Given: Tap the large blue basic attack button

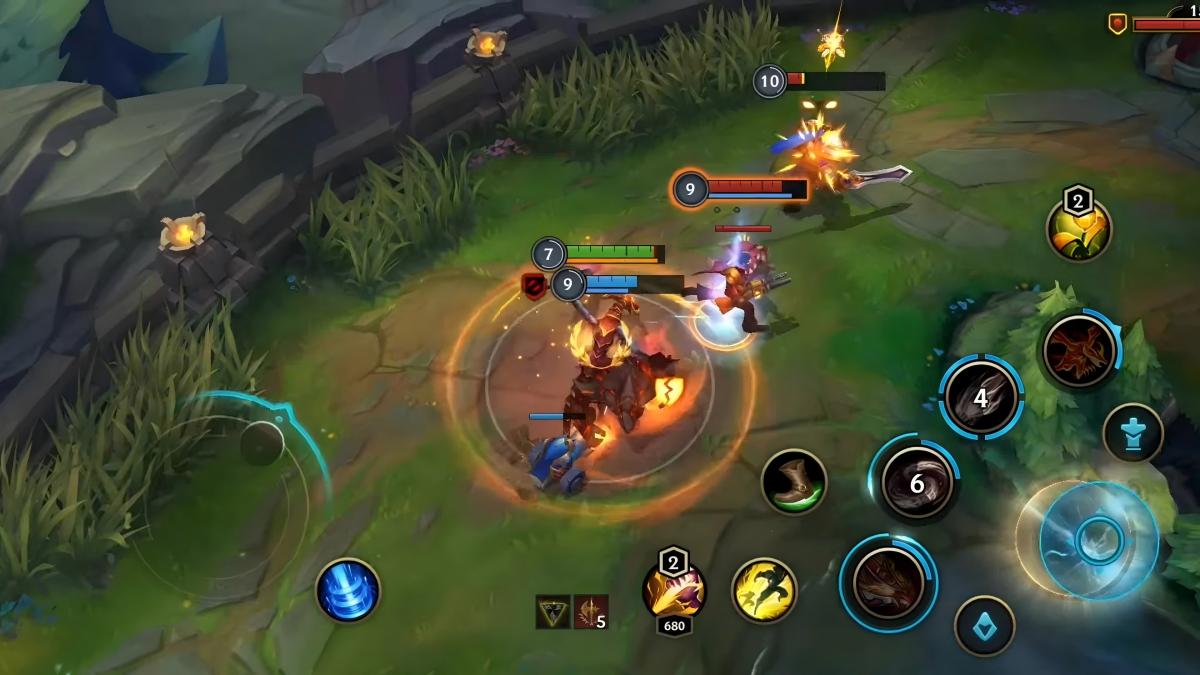Looking at the screenshot, I should (x=1098, y=541).
